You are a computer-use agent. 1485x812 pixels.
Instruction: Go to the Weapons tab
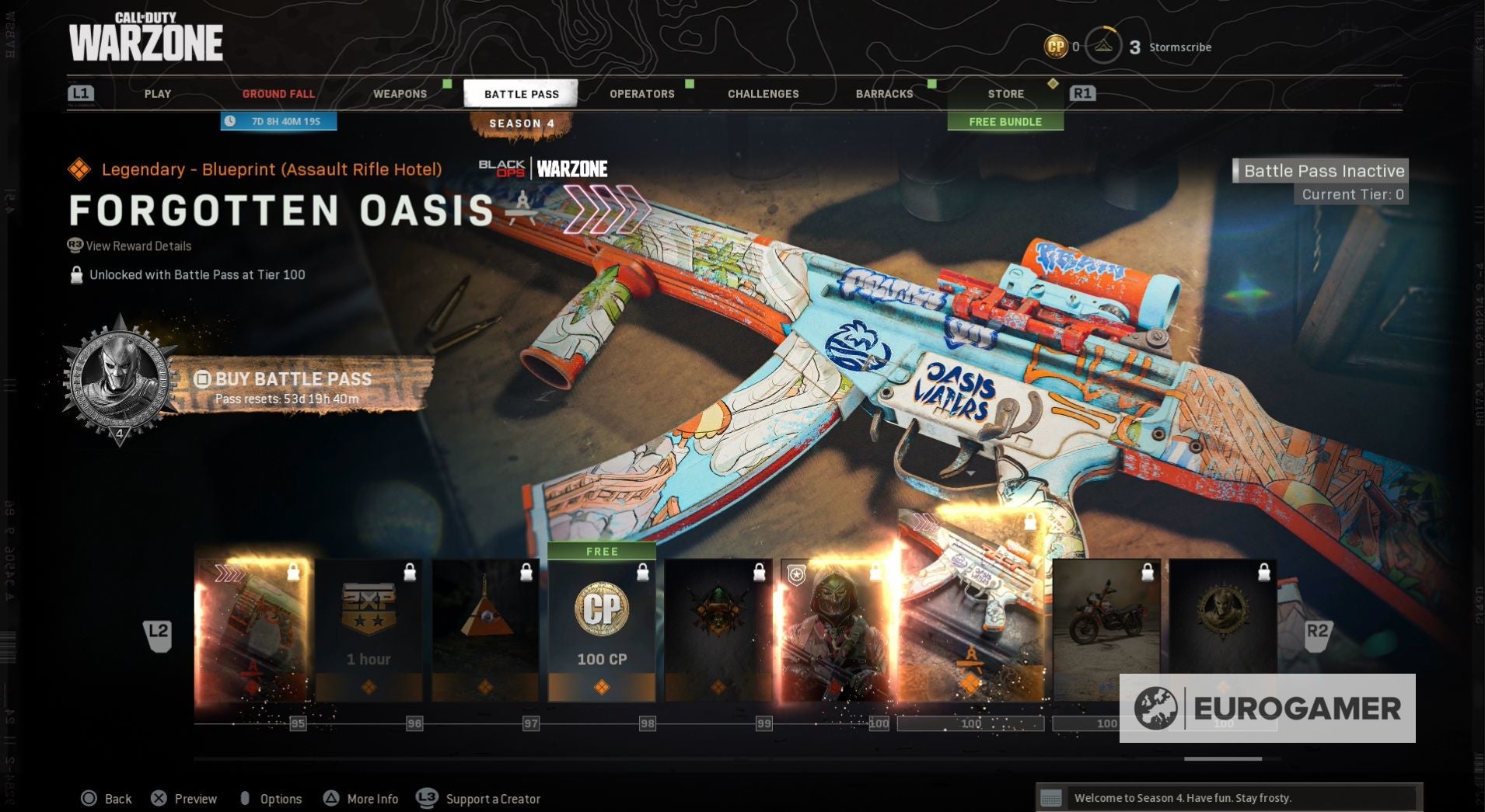(x=400, y=94)
